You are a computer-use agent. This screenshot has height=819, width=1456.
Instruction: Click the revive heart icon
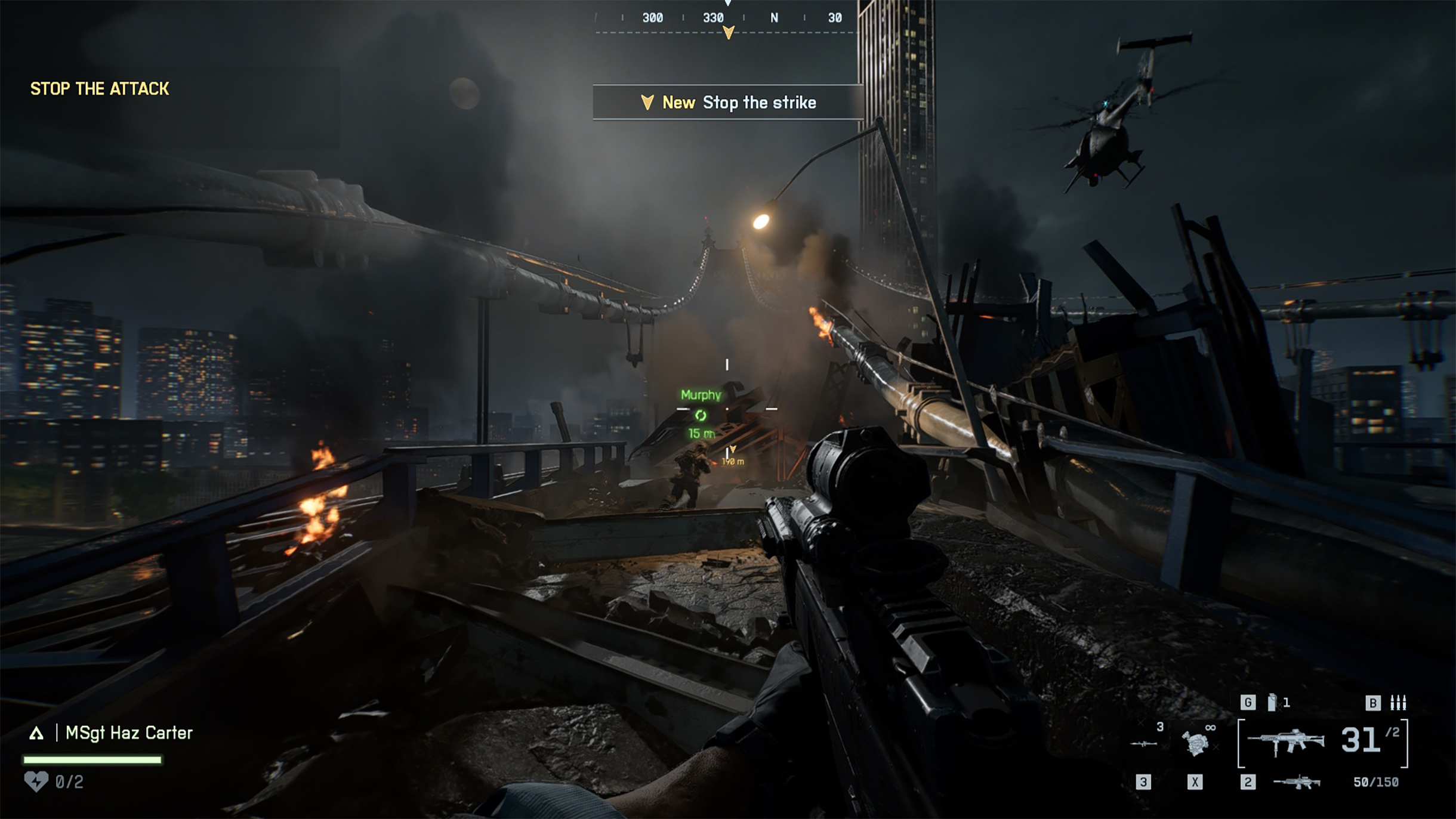pyautogui.click(x=36, y=781)
